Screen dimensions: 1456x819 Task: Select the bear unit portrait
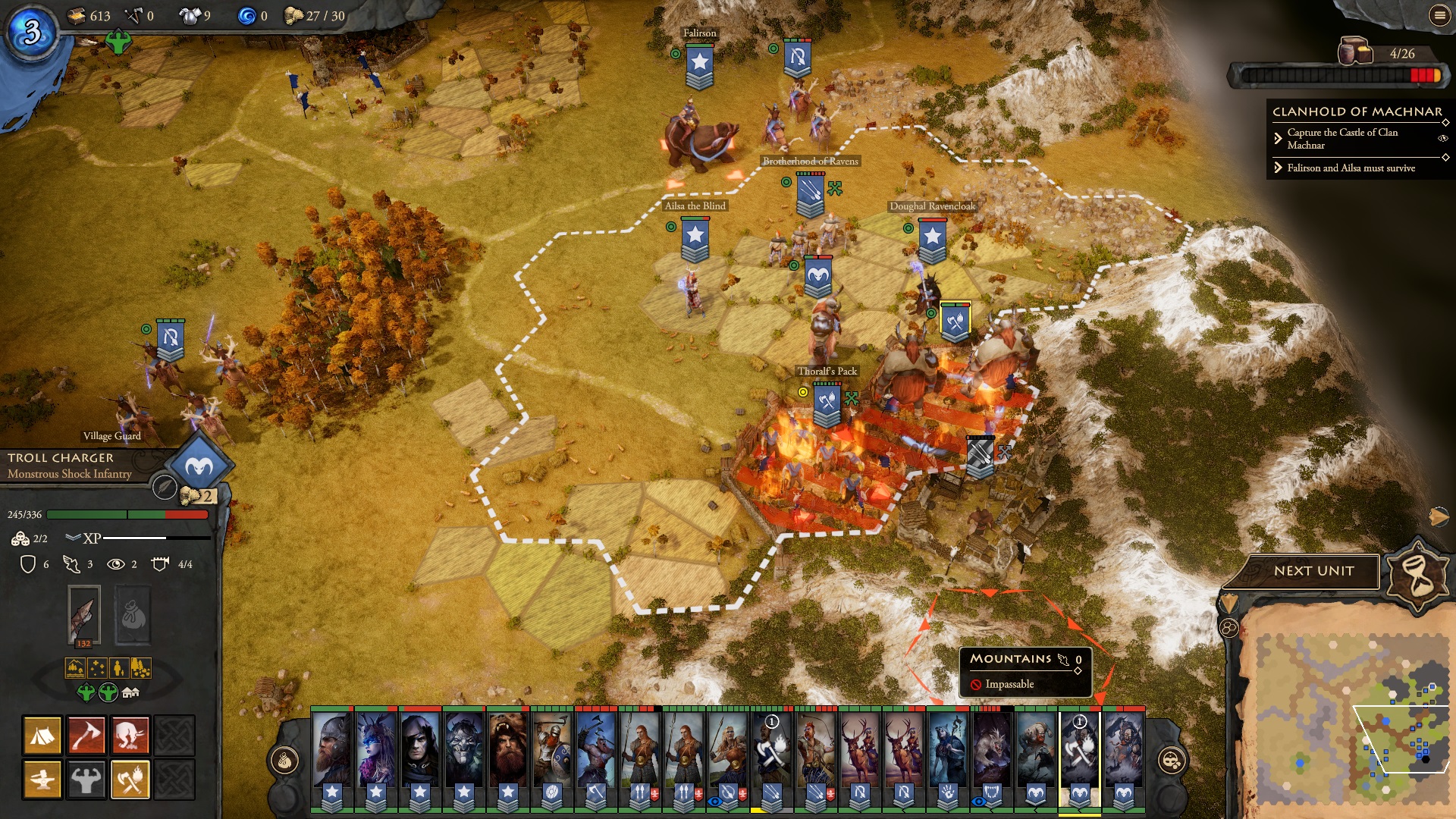click(508, 751)
